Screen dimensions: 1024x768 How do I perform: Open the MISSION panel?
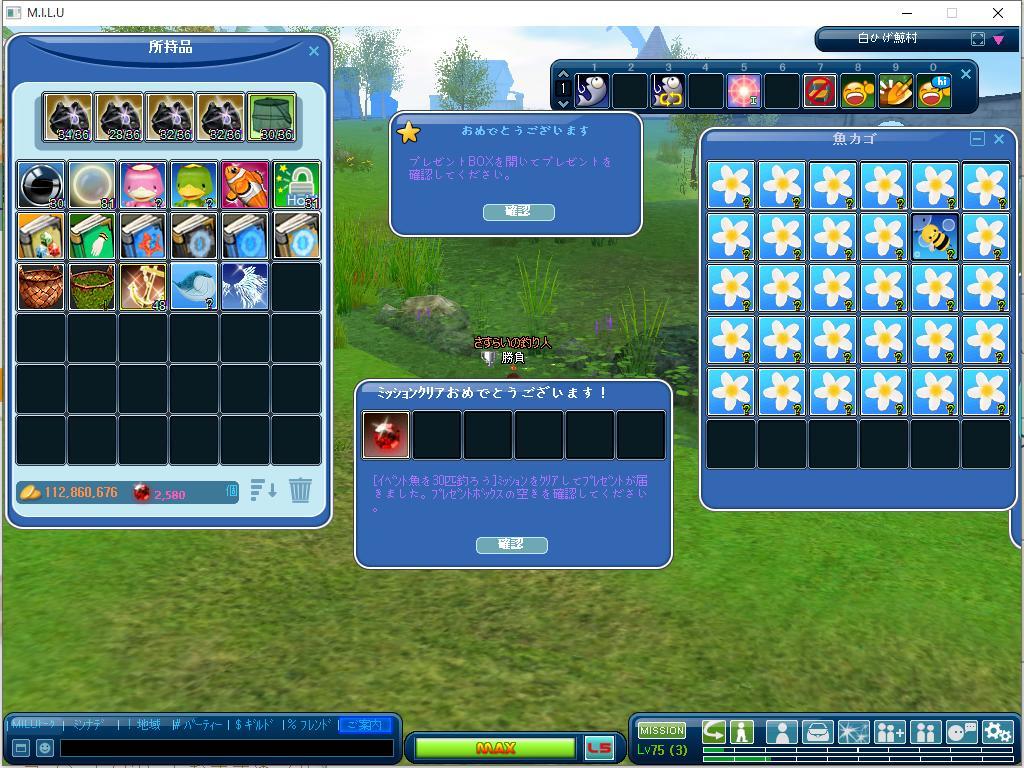coord(662,730)
